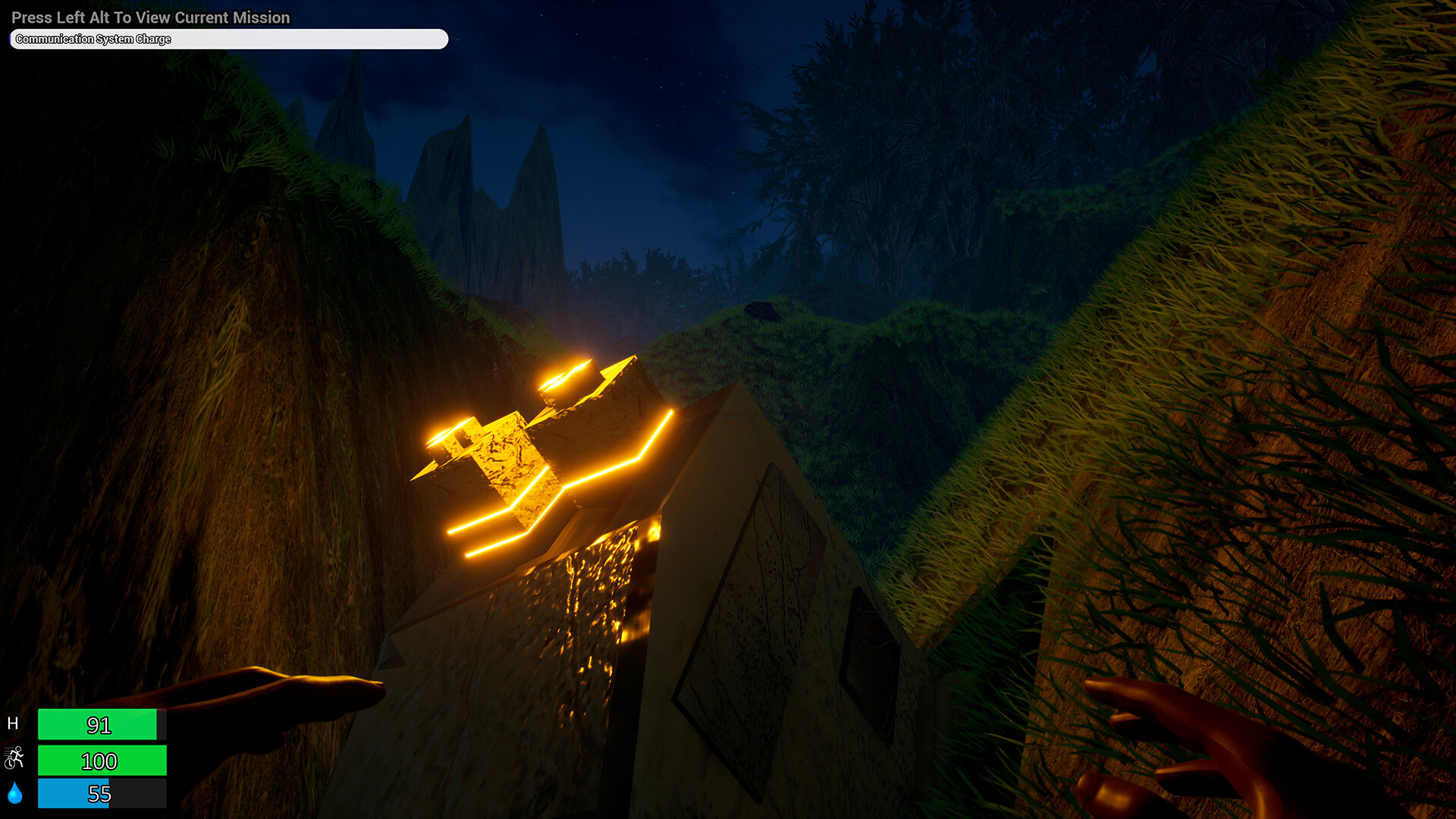The height and width of the screenshot is (819, 1456).
Task: Click the clock symbol beside the runner icon
Action: [x=10, y=763]
